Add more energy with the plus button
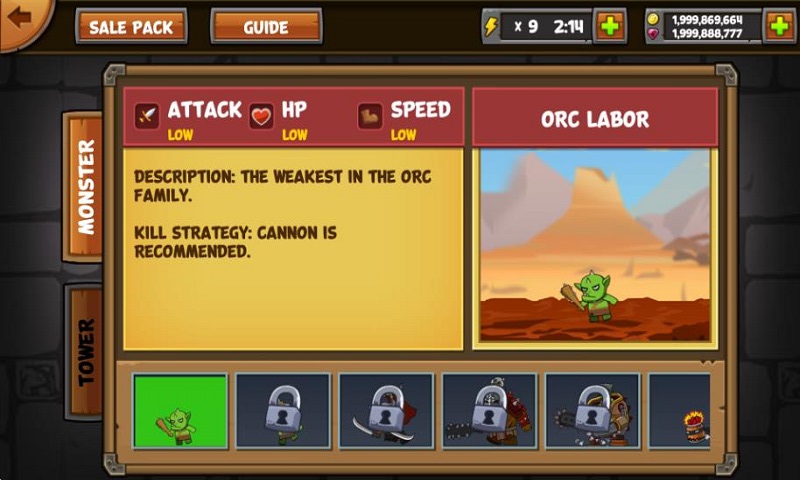 [610, 26]
